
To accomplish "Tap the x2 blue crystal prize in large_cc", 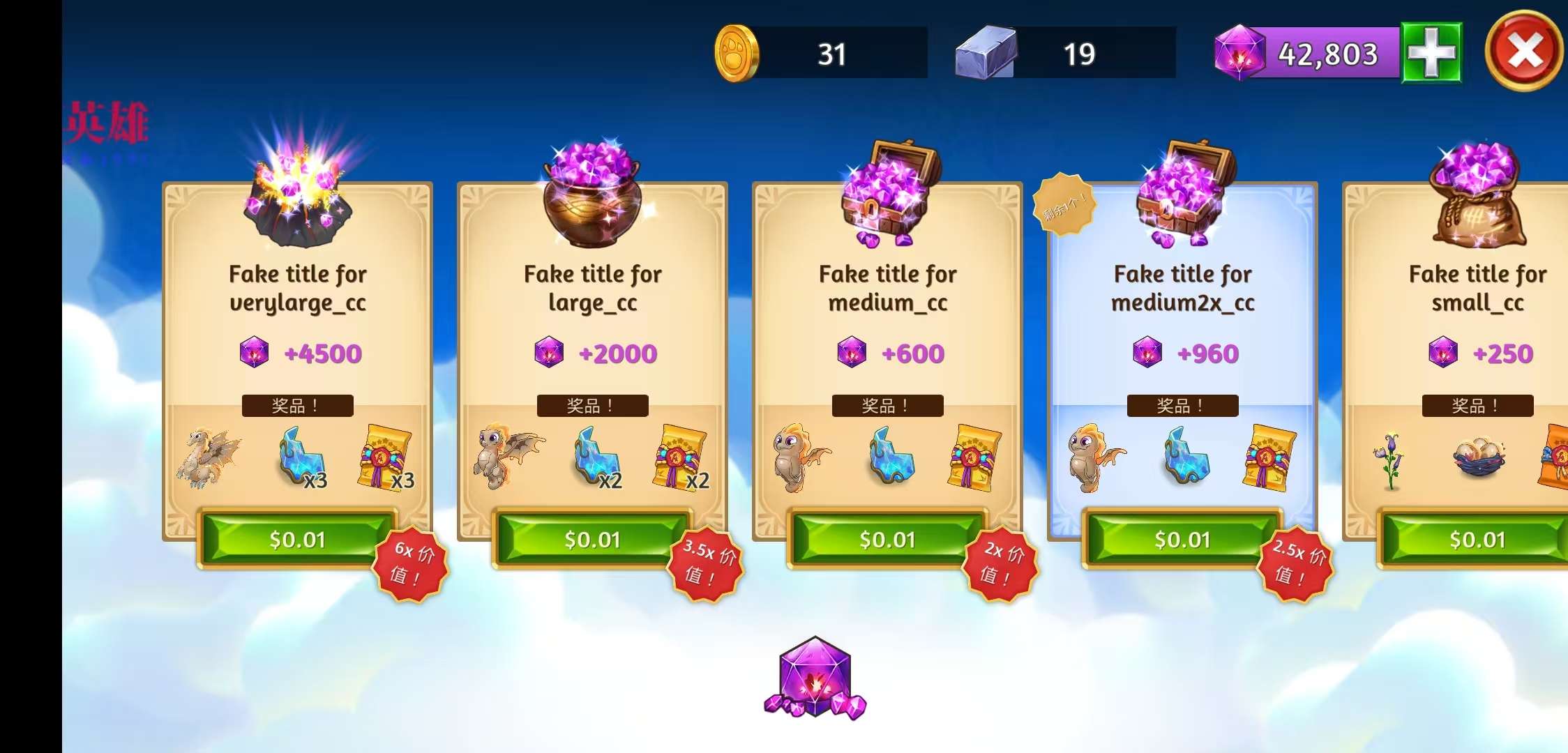I will (595, 457).
